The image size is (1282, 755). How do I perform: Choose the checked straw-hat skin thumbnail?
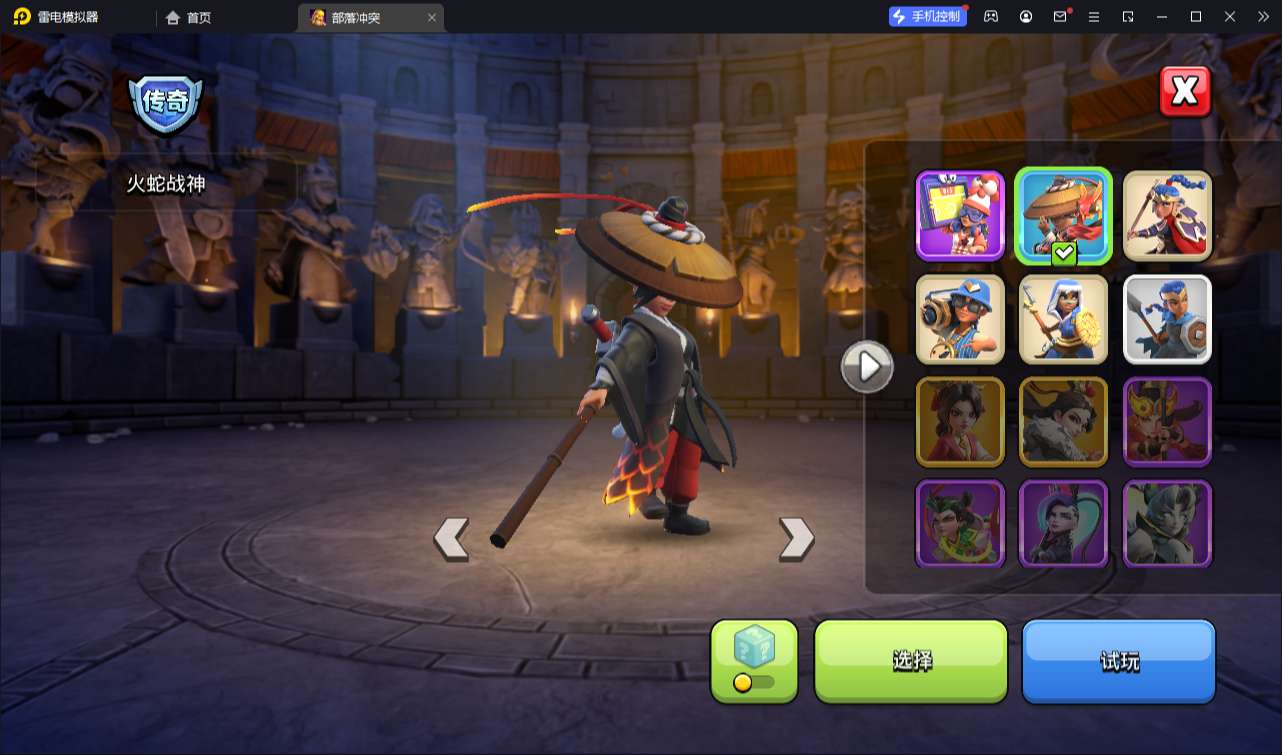[1063, 216]
